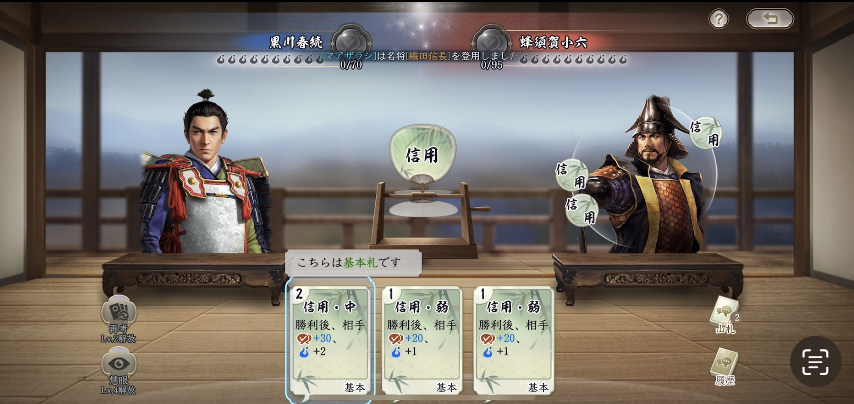Click the back arrow button
Viewport: 854px width, 404px height.
769,19
